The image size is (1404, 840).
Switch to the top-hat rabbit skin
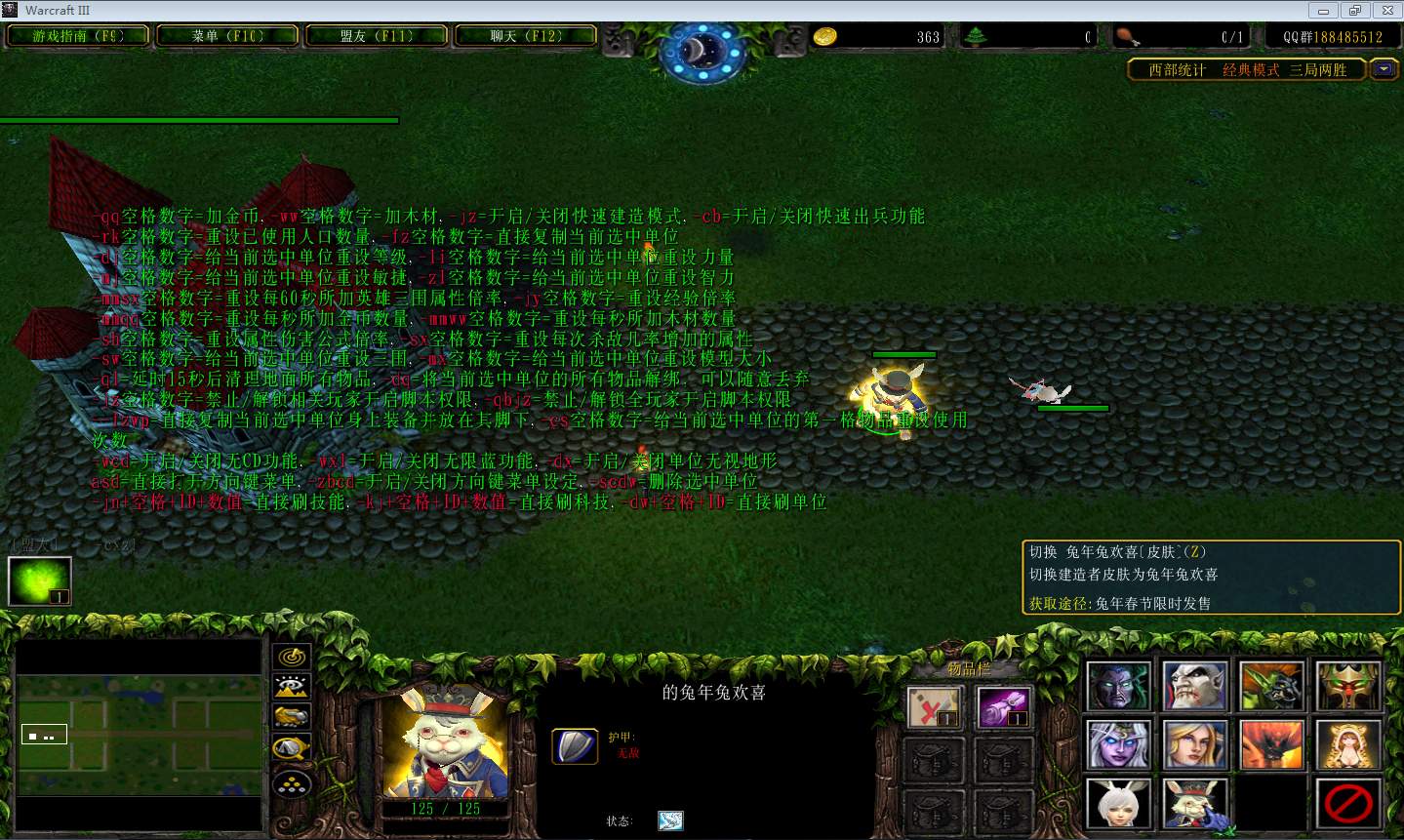(1194, 803)
